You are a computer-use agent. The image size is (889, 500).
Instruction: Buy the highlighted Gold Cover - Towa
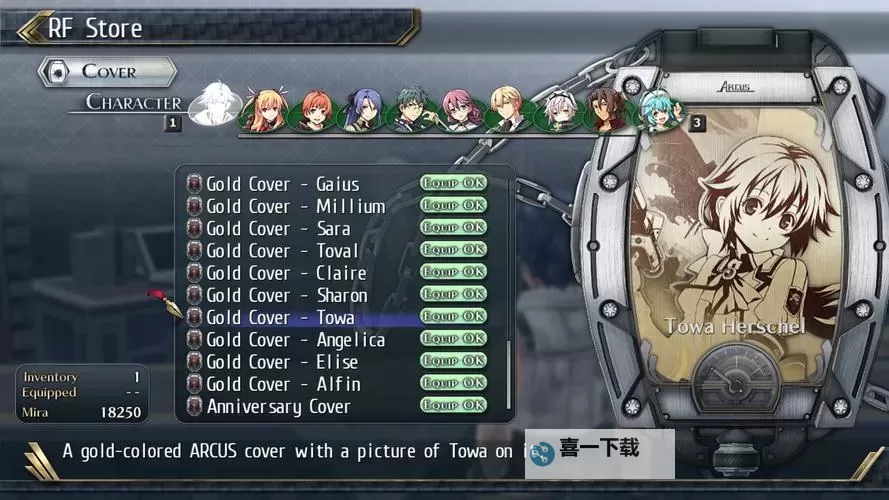(281, 317)
